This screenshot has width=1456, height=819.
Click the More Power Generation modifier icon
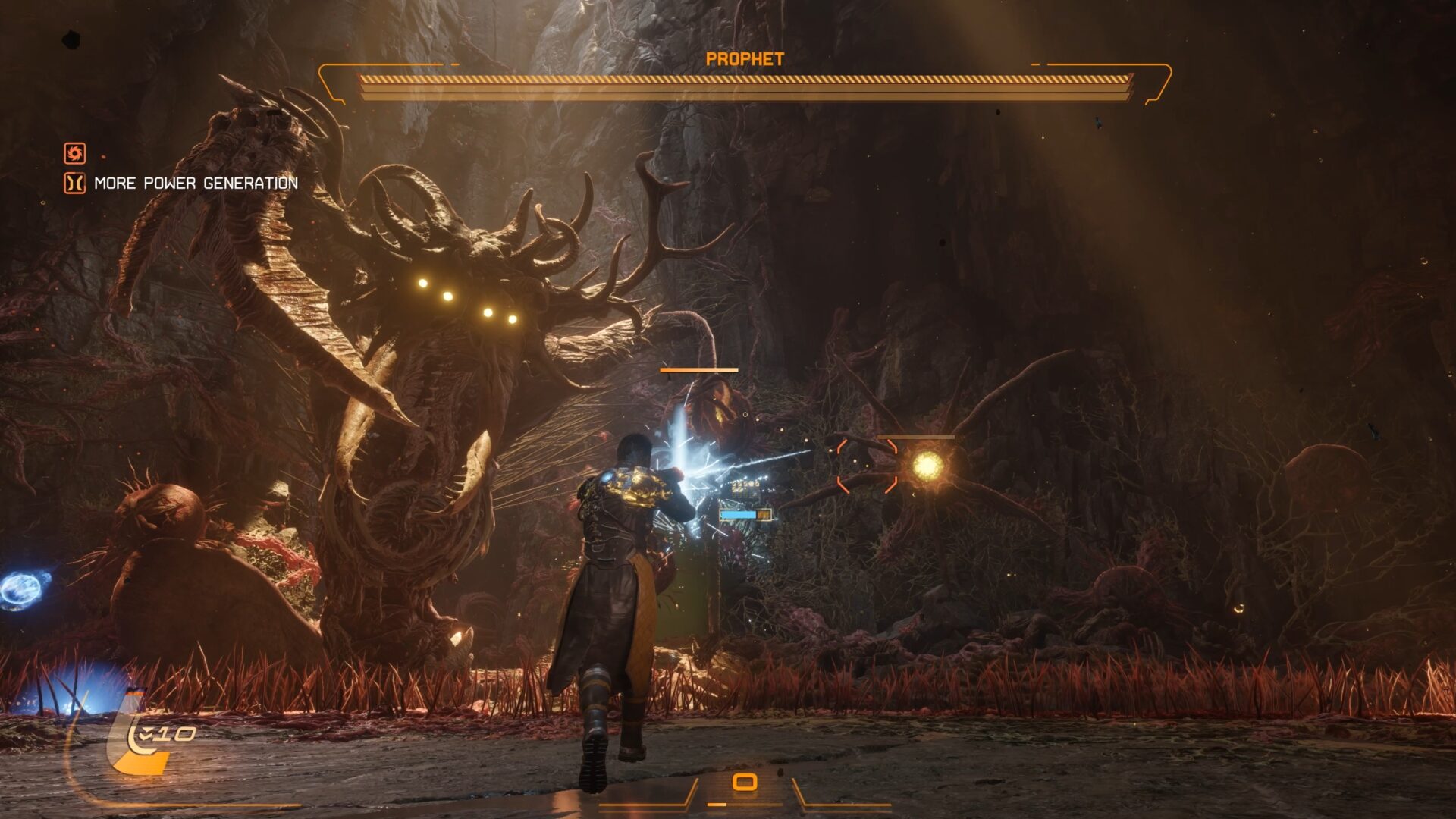click(74, 184)
